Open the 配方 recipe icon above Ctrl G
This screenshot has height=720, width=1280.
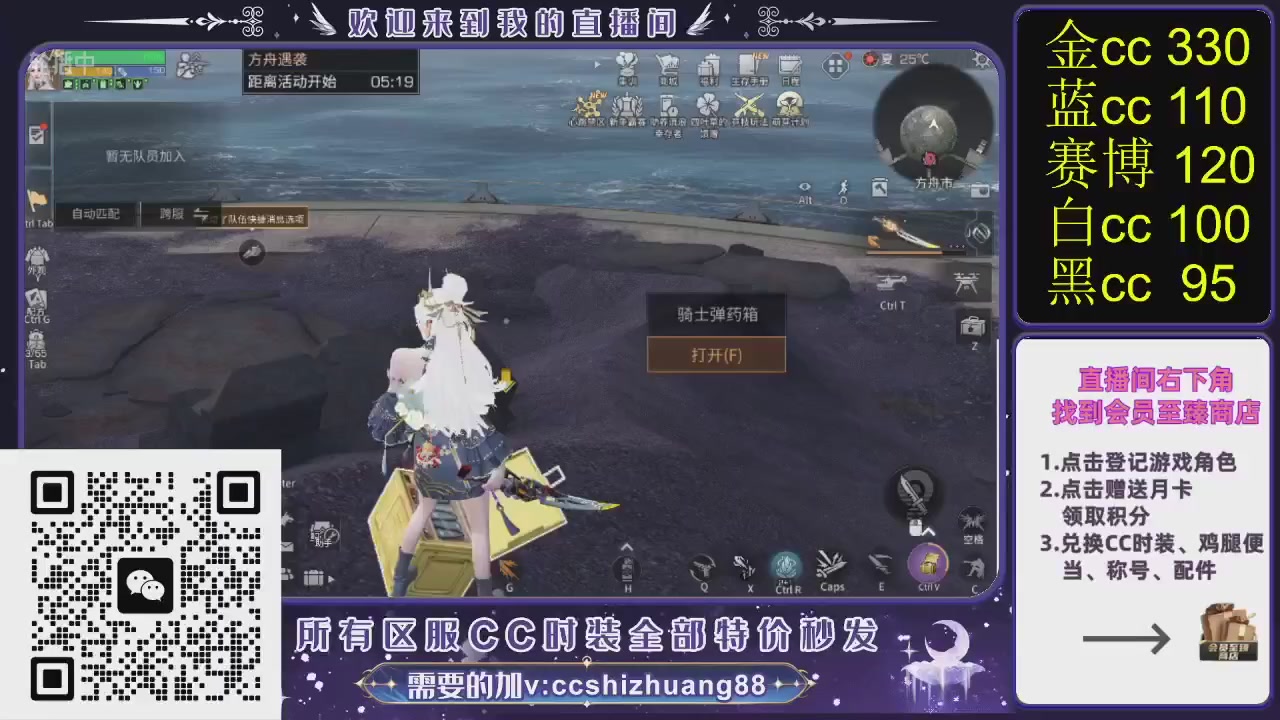pyautogui.click(x=35, y=298)
